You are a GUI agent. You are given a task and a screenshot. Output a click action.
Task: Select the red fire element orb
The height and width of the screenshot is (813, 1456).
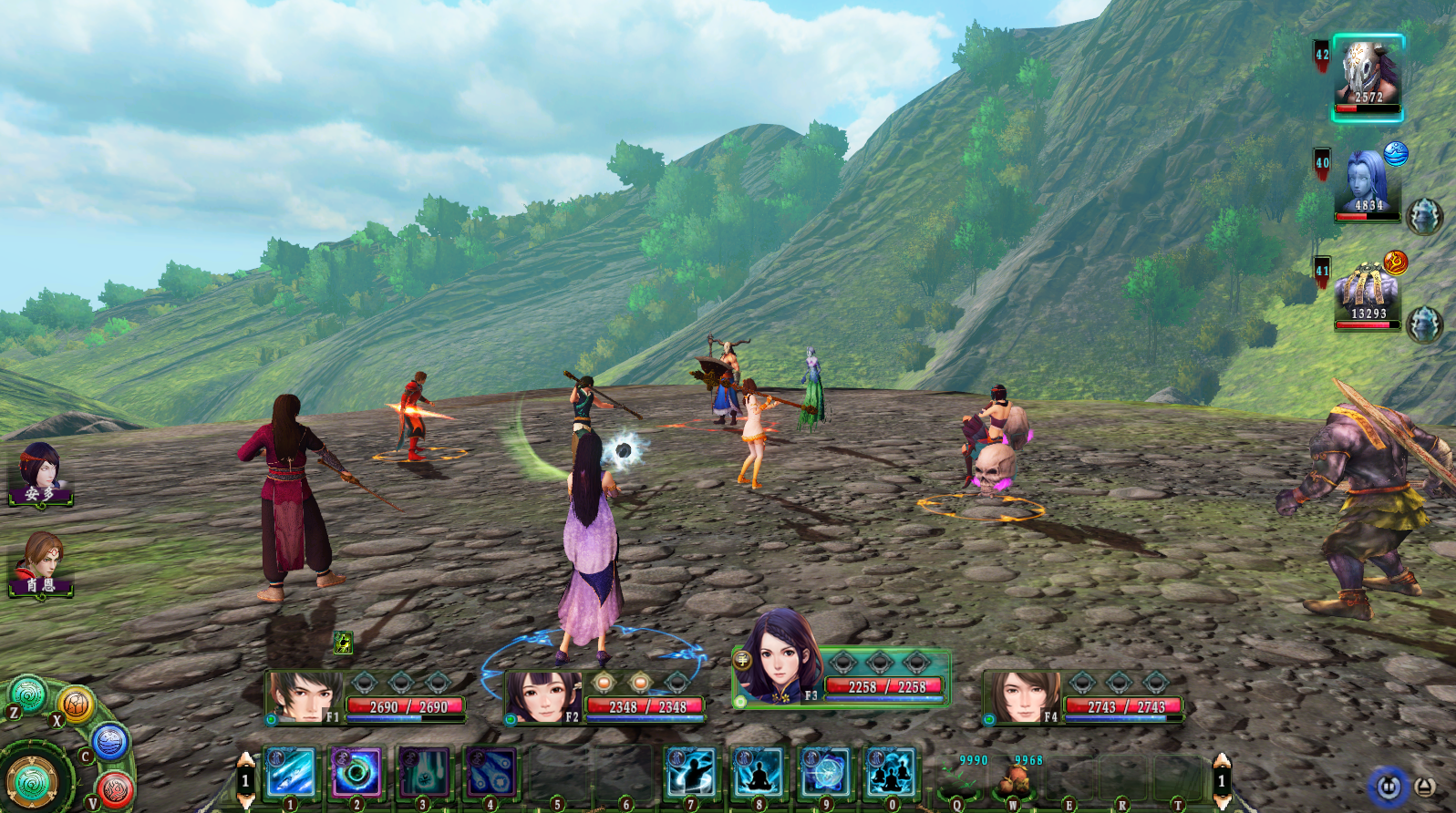click(x=116, y=788)
